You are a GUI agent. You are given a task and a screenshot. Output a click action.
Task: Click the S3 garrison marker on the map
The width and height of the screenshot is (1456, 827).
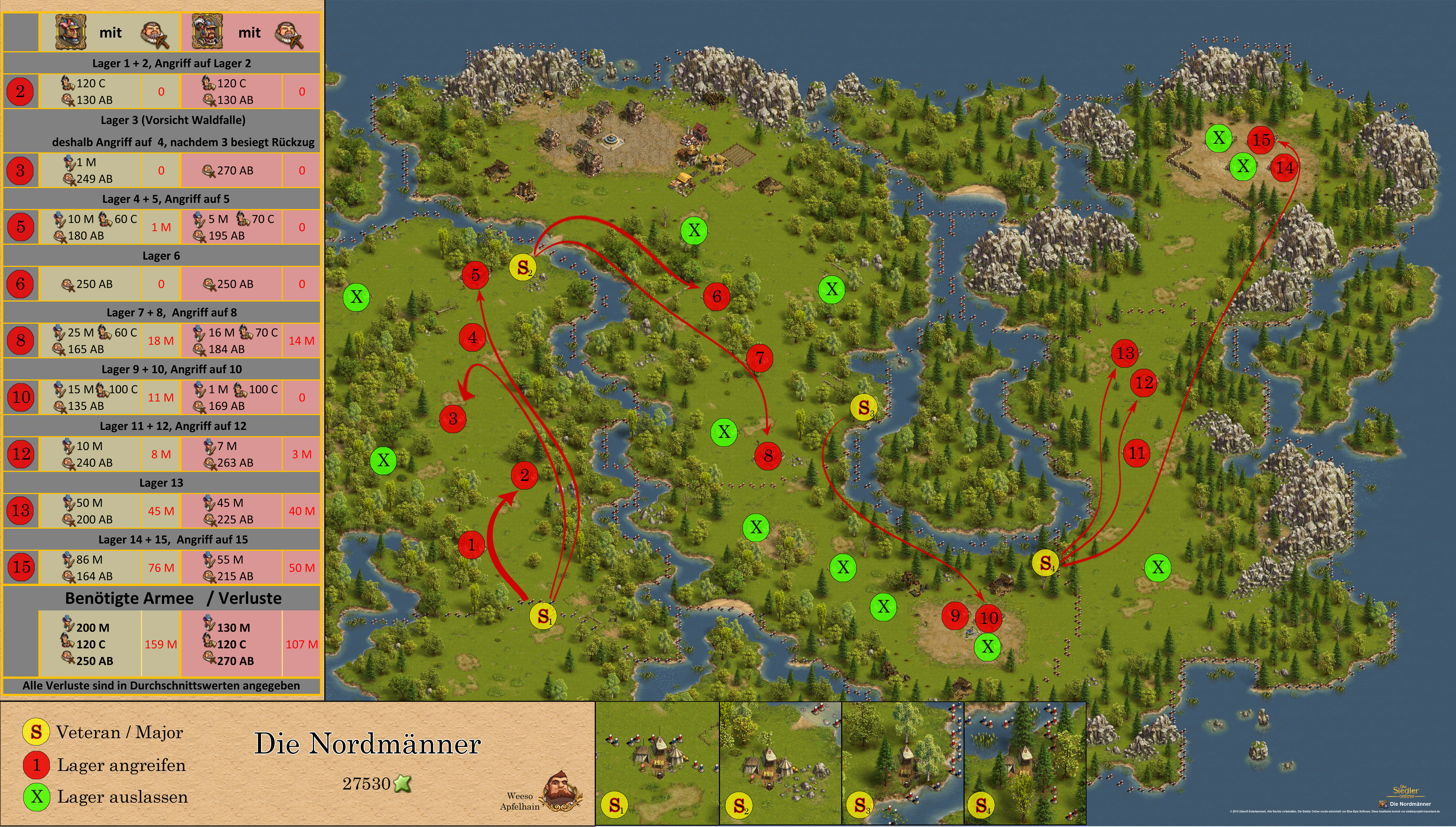(863, 407)
